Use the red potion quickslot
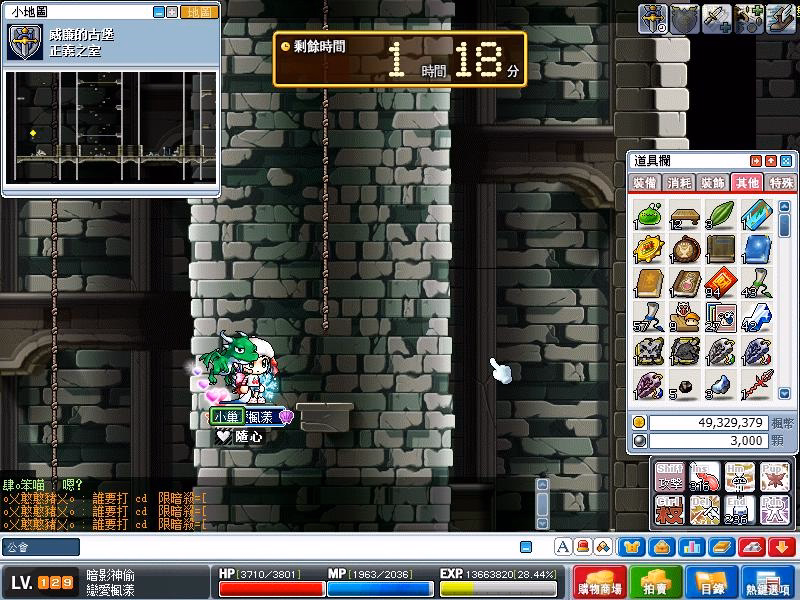800x600 pixels. click(x=705, y=477)
